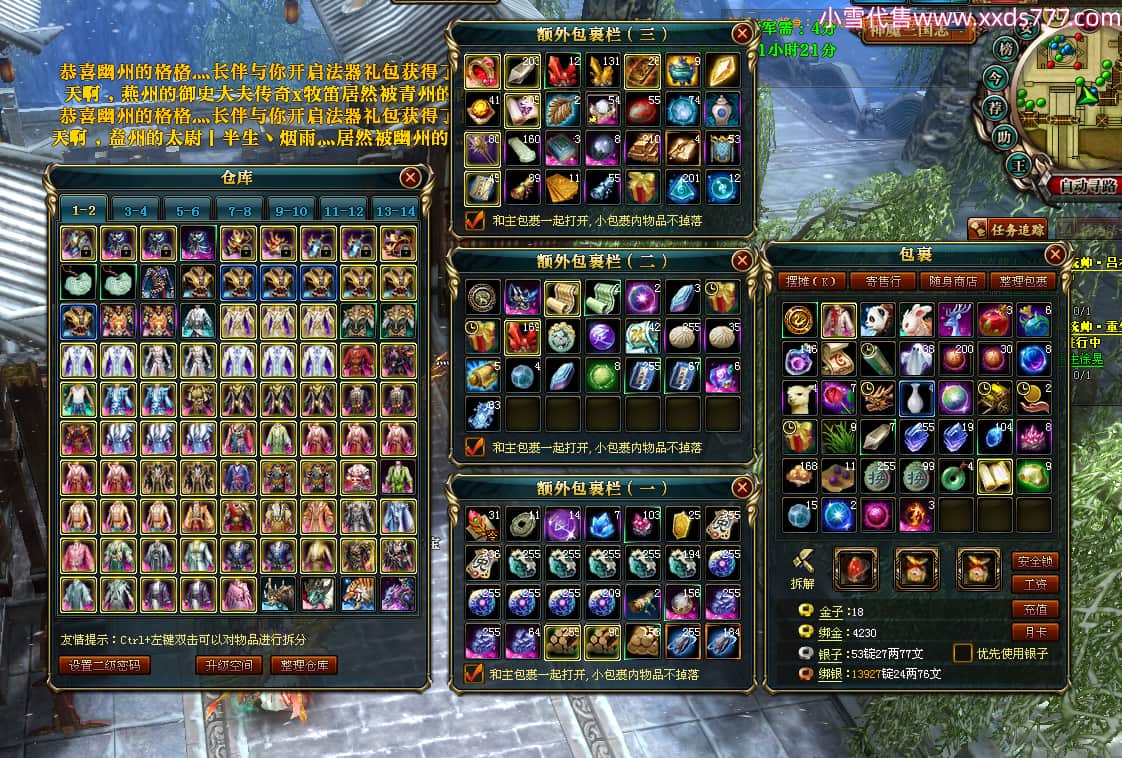The width and height of the screenshot is (1122, 758).
Task: Select the panda item in the bag
Action: pyautogui.click(x=878, y=320)
